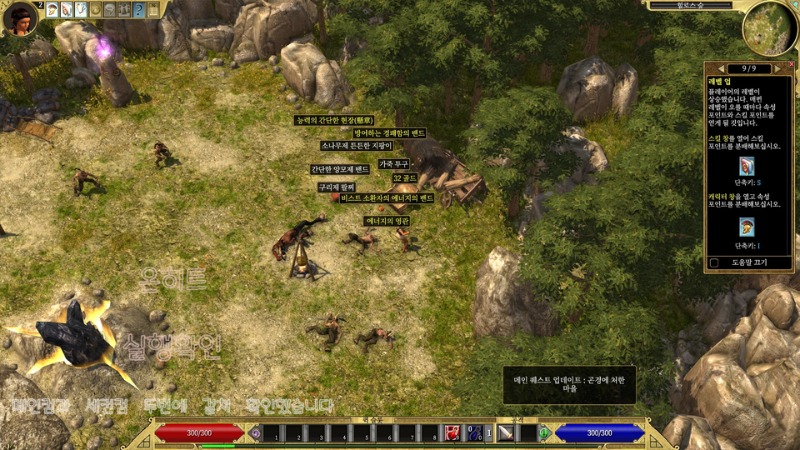The width and height of the screenshot is (800, 450).
Task: Select the sword attack skill slot
Action: pyautogui.click(x=506, y=433)
